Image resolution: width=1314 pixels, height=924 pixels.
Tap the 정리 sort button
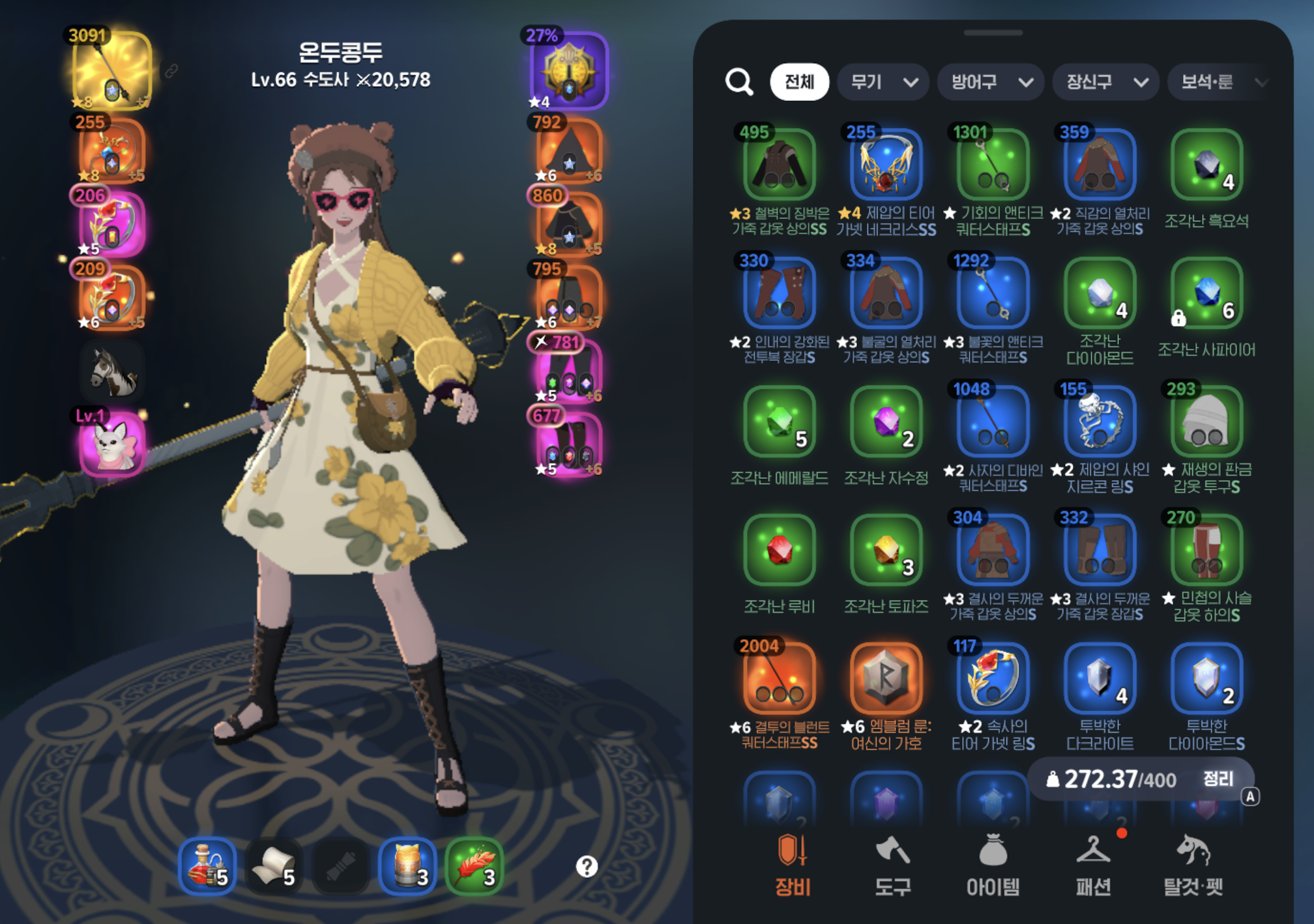[1218, 779]
